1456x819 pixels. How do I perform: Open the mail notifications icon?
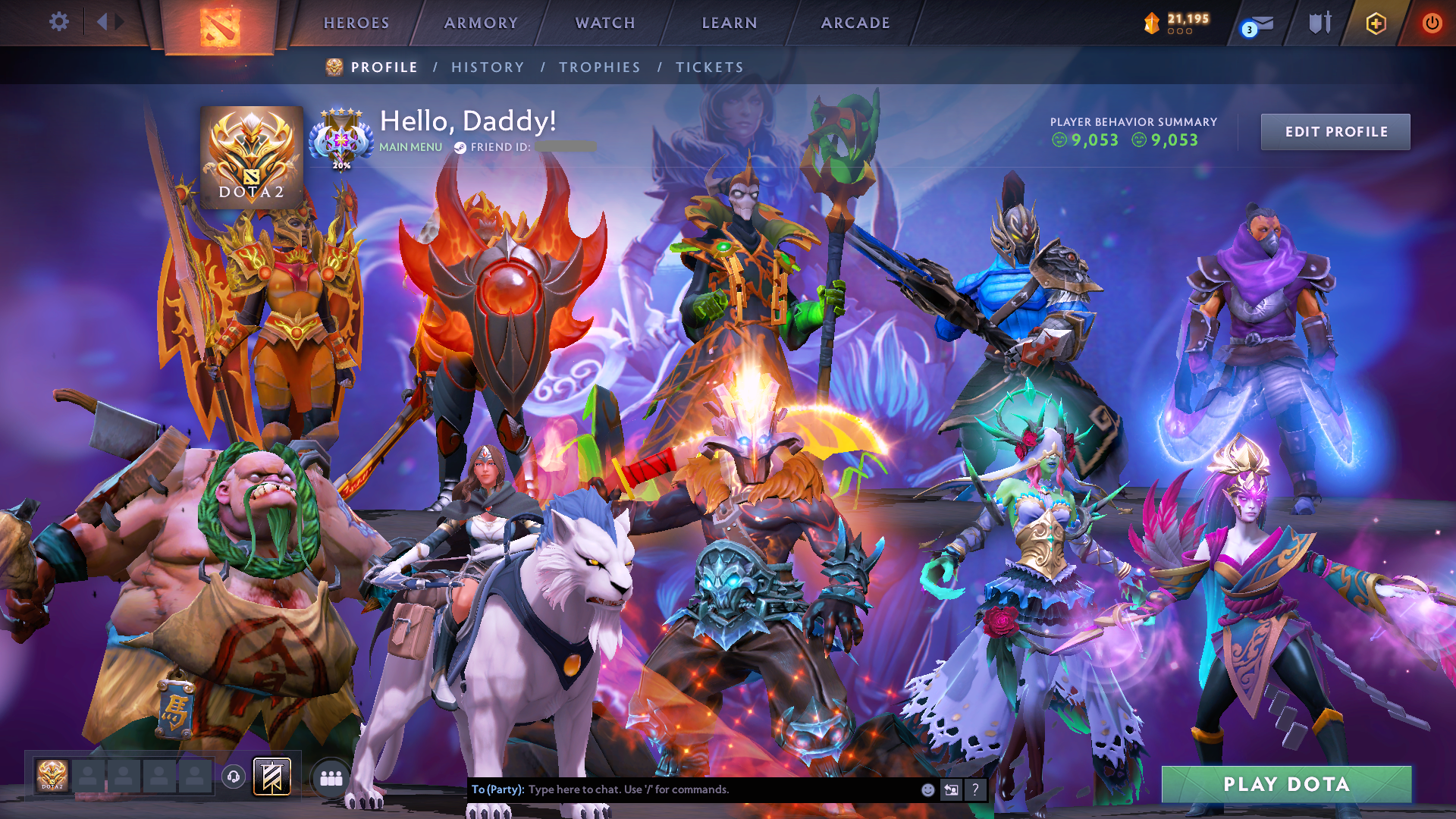[1259, 24]
